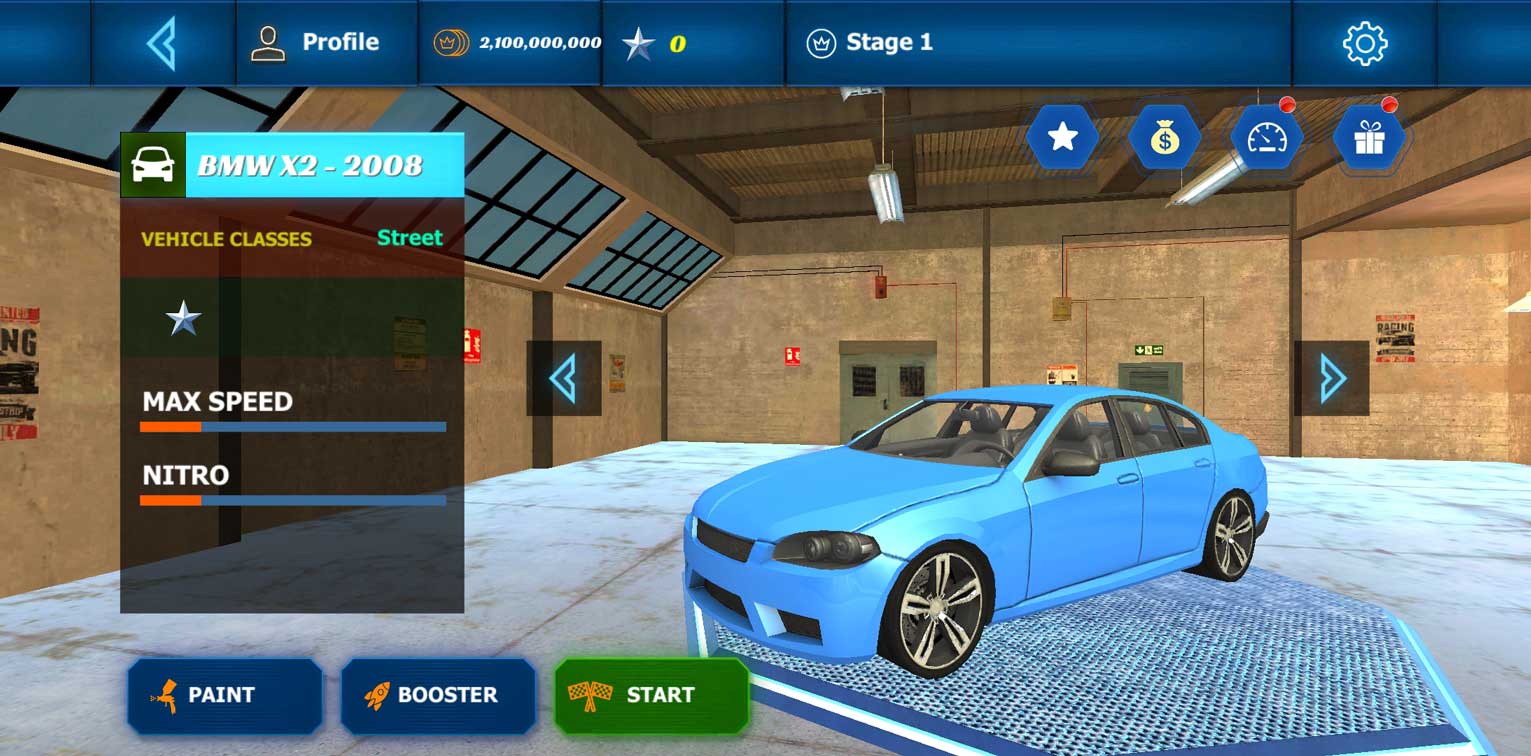Open the speedometer upgrade icon
This screenshot has height=756, width=1531.
1266,138
